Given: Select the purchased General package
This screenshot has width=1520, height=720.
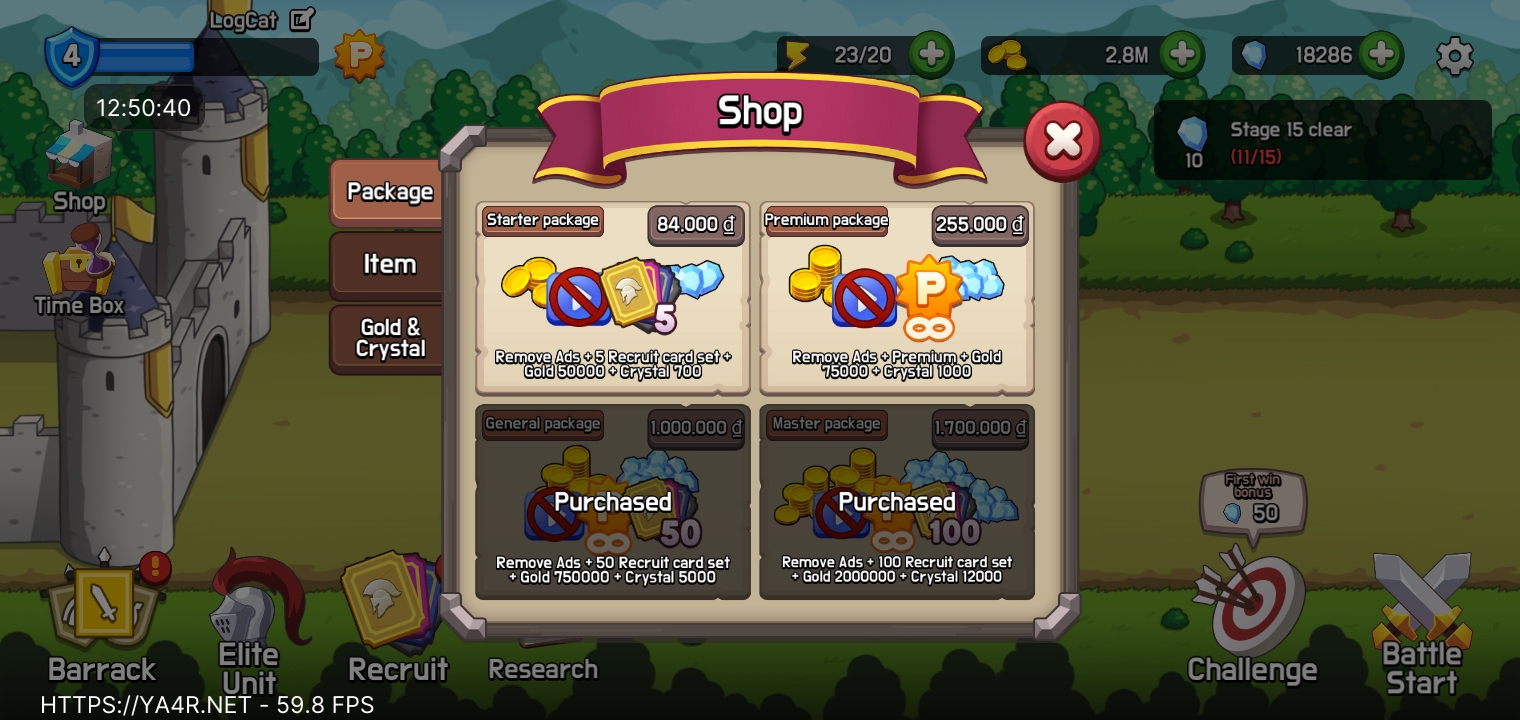Looking at the screenshot, I should [x=613, y=502].
